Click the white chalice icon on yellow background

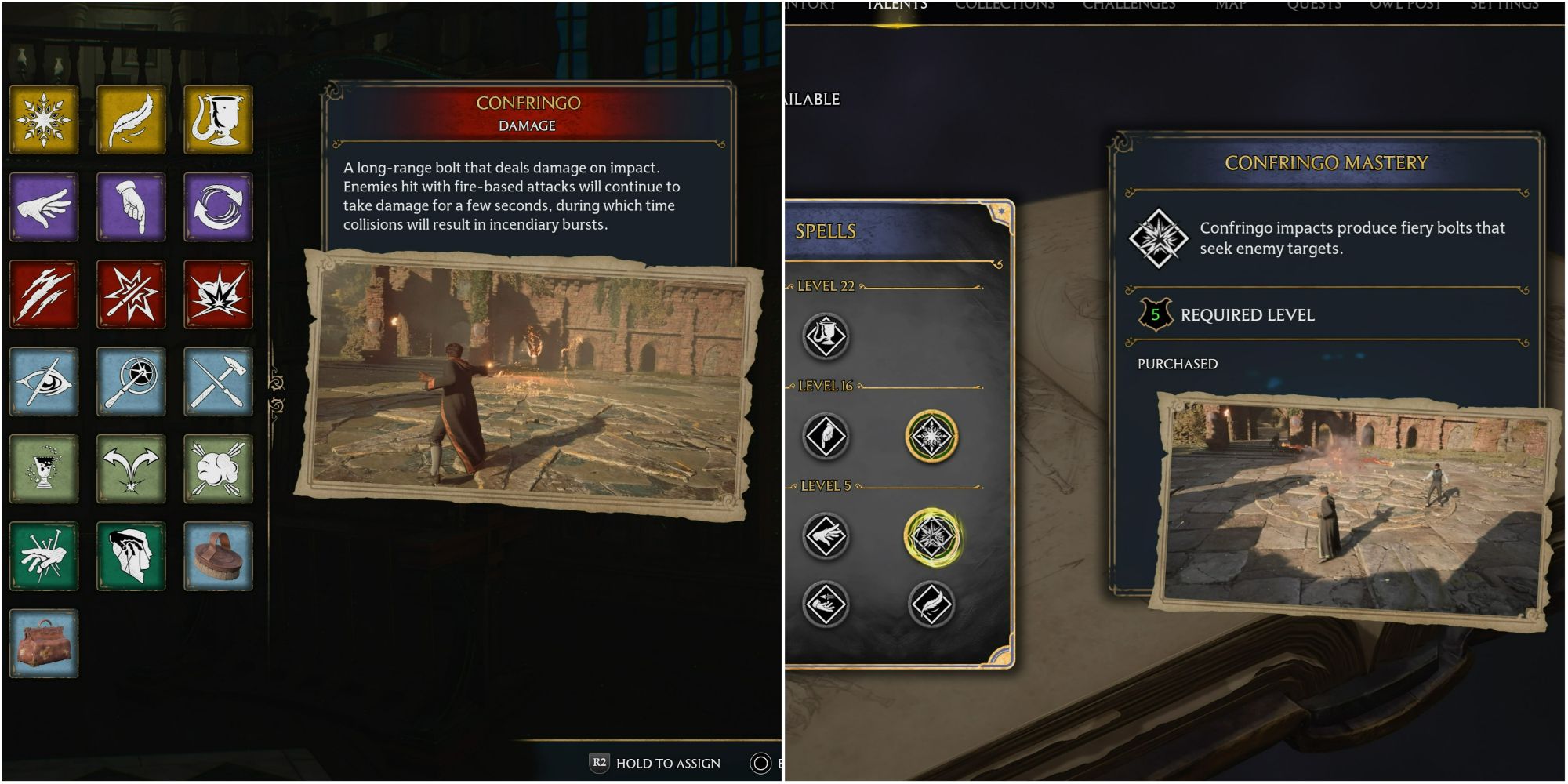[219, 119]
